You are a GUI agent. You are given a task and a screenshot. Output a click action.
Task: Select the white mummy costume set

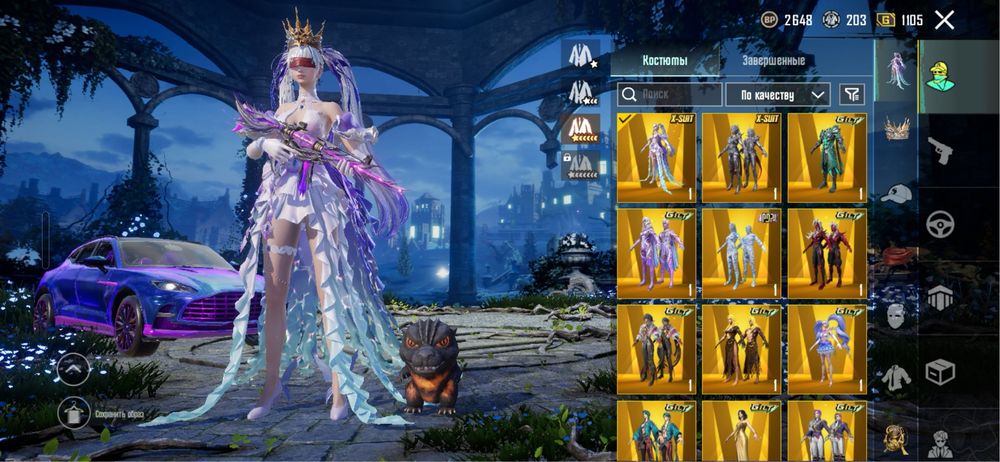pos(741,254)
